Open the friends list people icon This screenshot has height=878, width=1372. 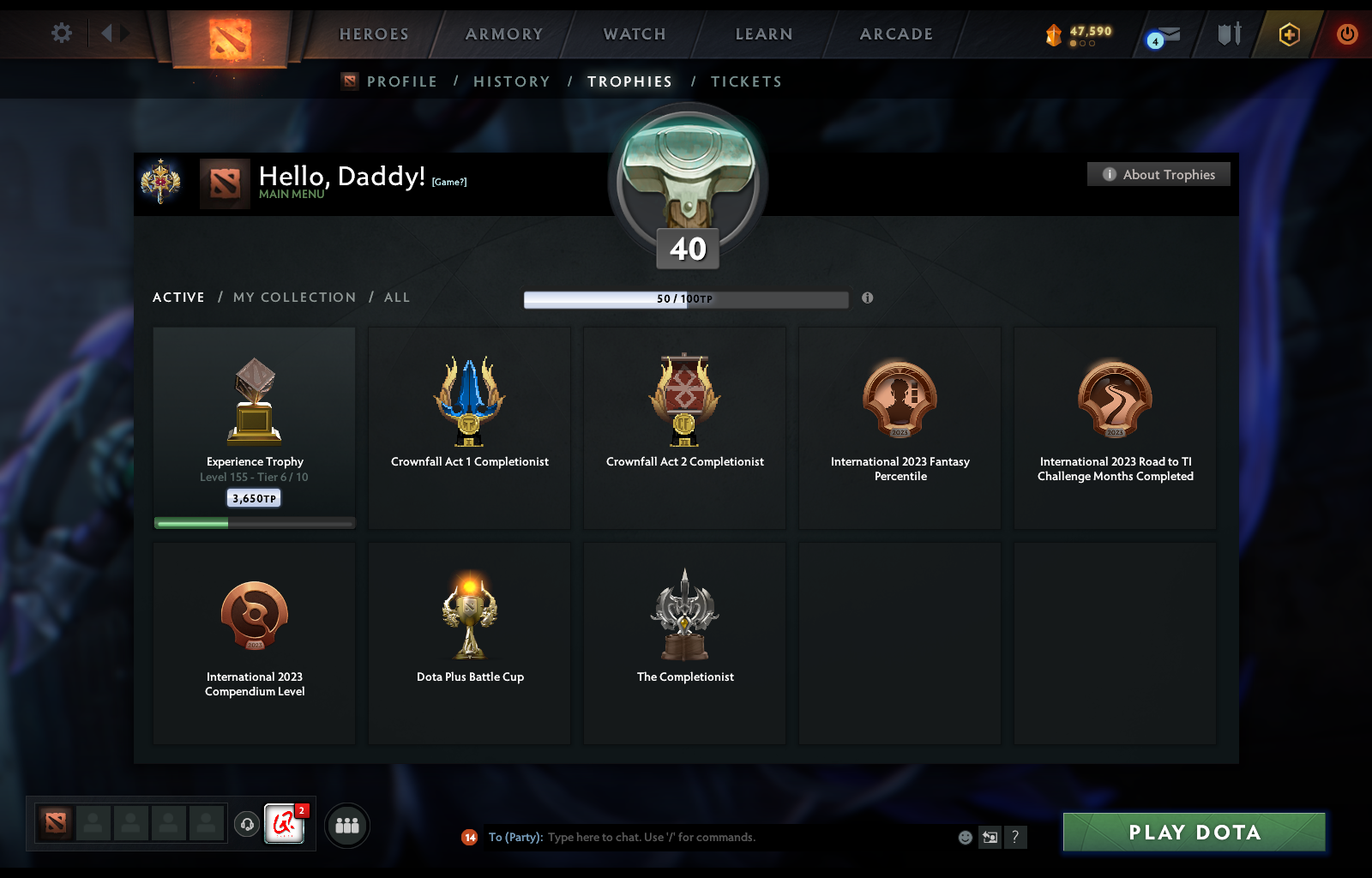tap(346, 825)
